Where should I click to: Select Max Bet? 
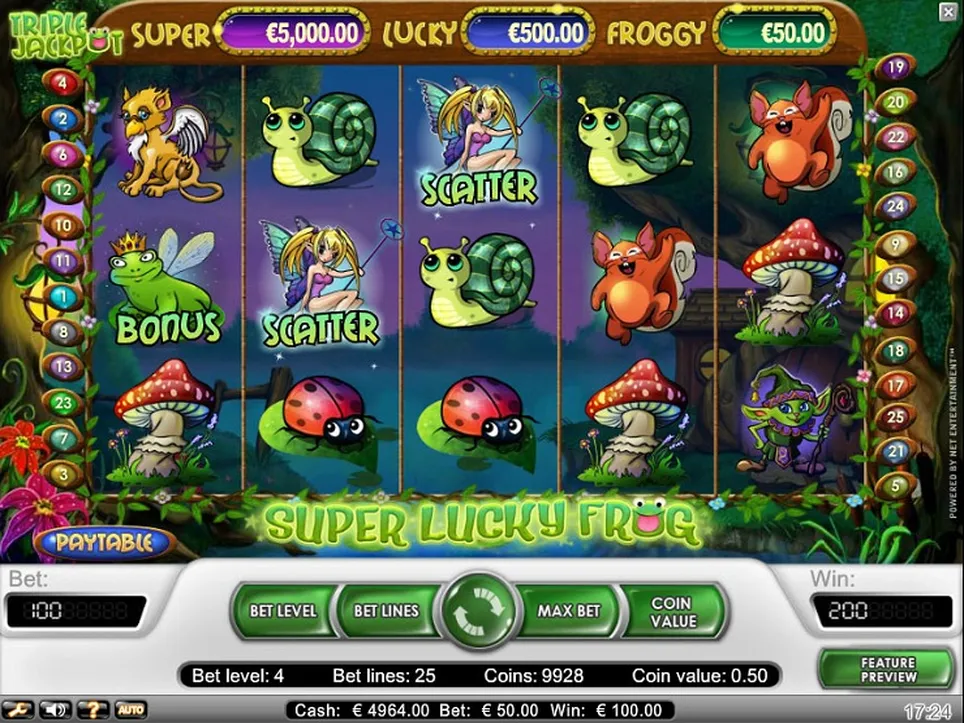[568, 610]
